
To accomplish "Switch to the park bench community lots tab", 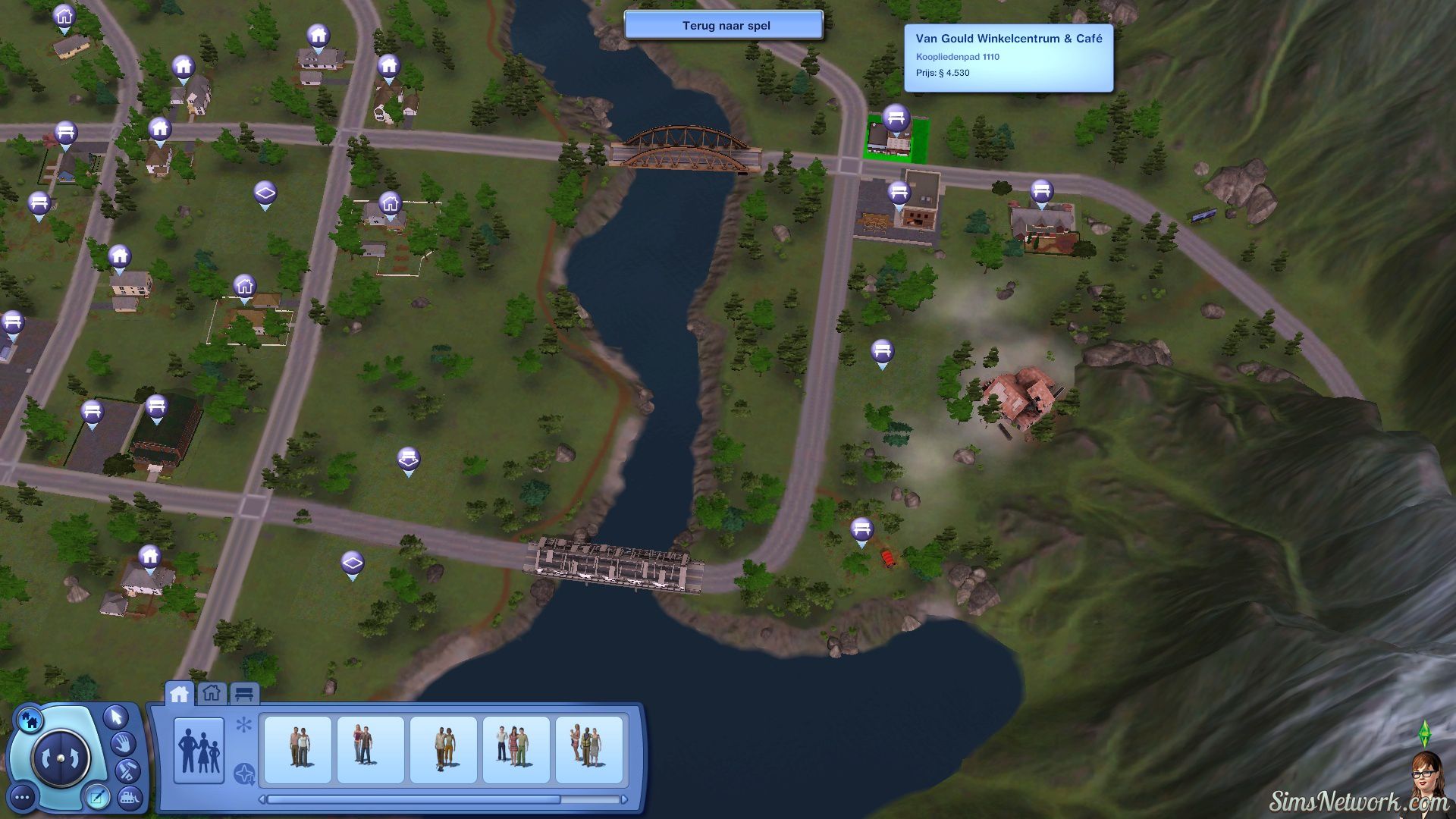I will [x=243, y=694].
